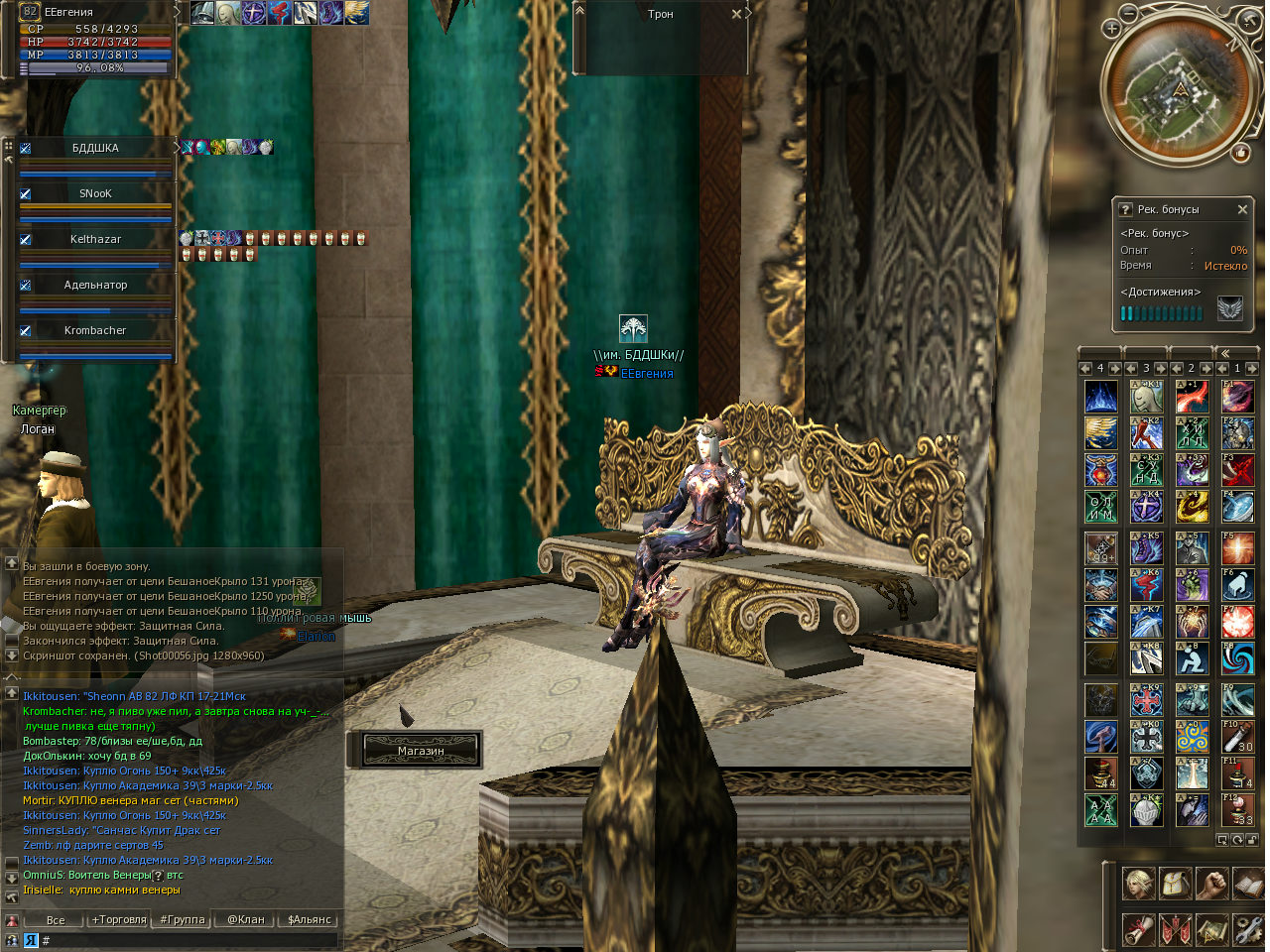
Task: Open the @Клан chat tab
Action: pos(246,920)
